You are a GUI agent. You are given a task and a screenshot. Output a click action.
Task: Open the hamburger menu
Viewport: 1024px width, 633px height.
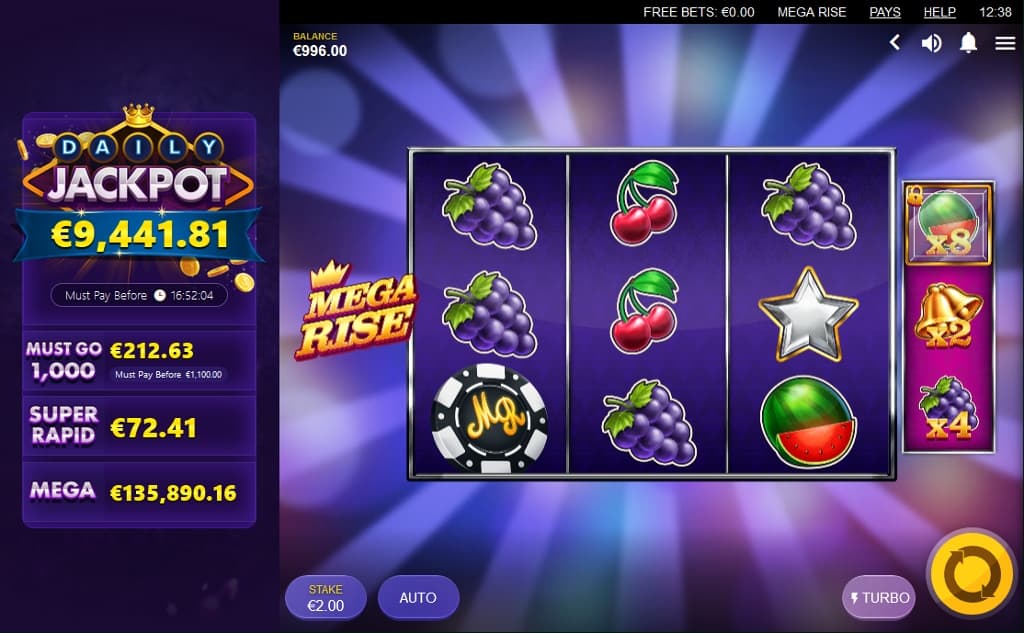(x=1005, y=43)
